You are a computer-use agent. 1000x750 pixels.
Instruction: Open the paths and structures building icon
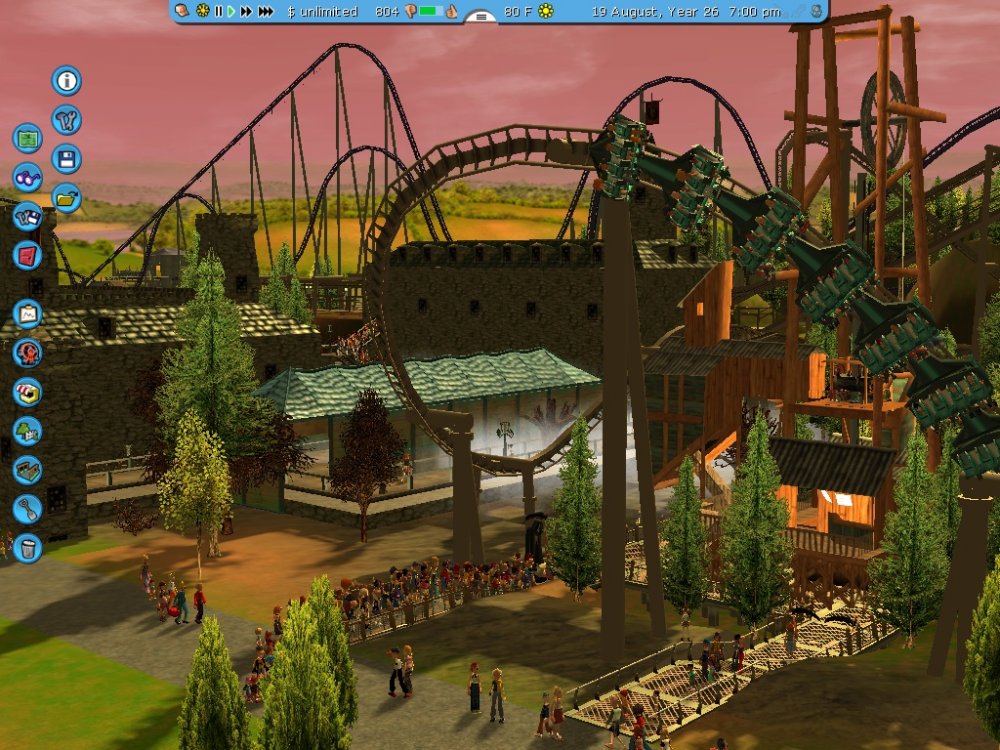pyautogui.click(x=27, y=469)
